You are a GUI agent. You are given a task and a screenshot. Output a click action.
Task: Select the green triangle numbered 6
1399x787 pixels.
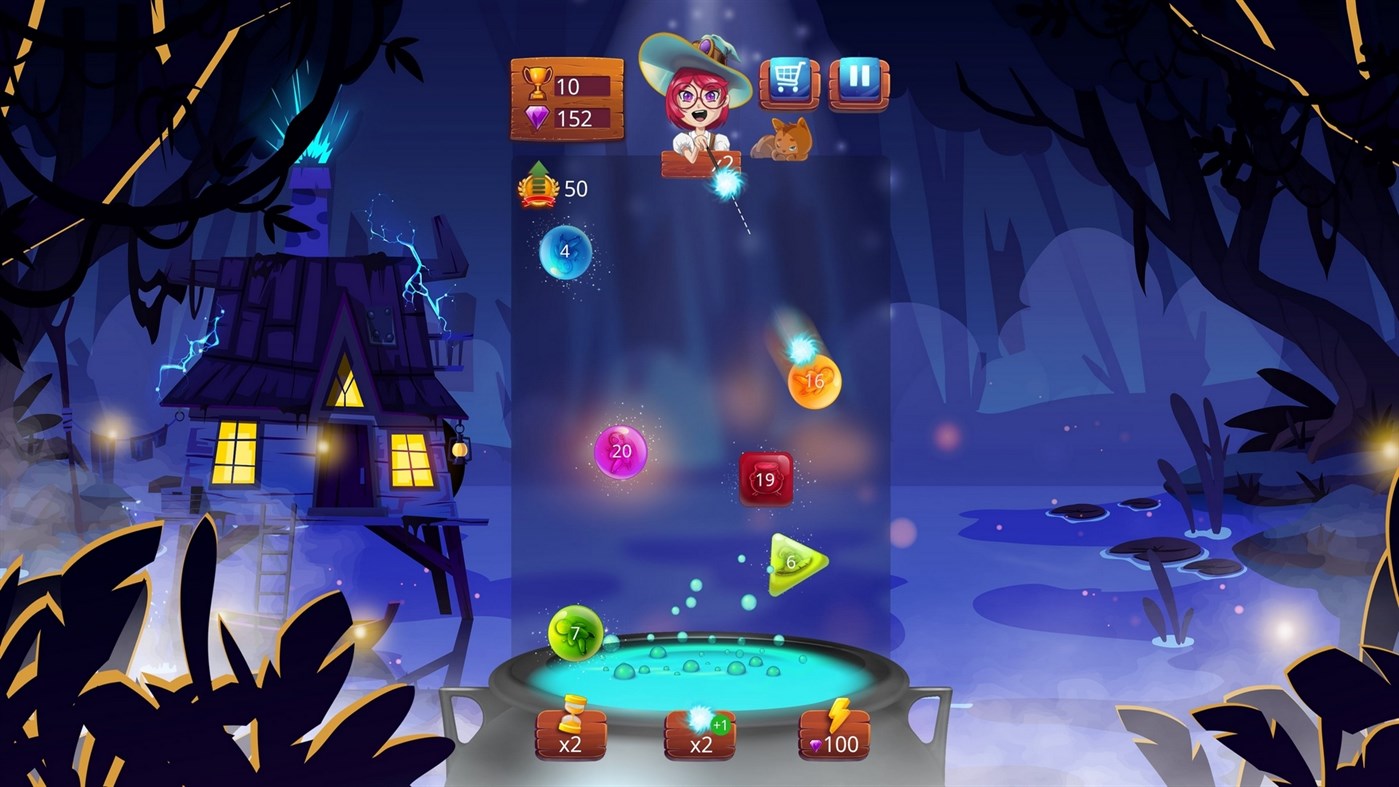tap(792, 561)
